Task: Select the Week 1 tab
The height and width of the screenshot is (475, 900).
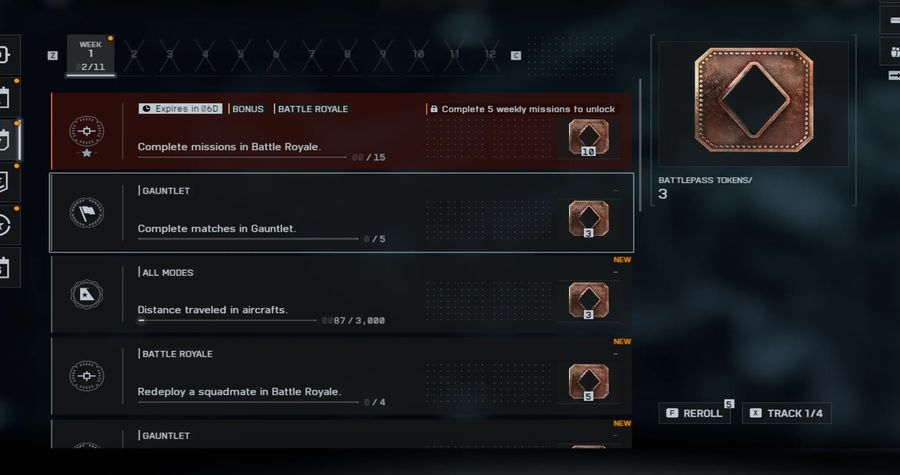Action: [x=90, y=55]
